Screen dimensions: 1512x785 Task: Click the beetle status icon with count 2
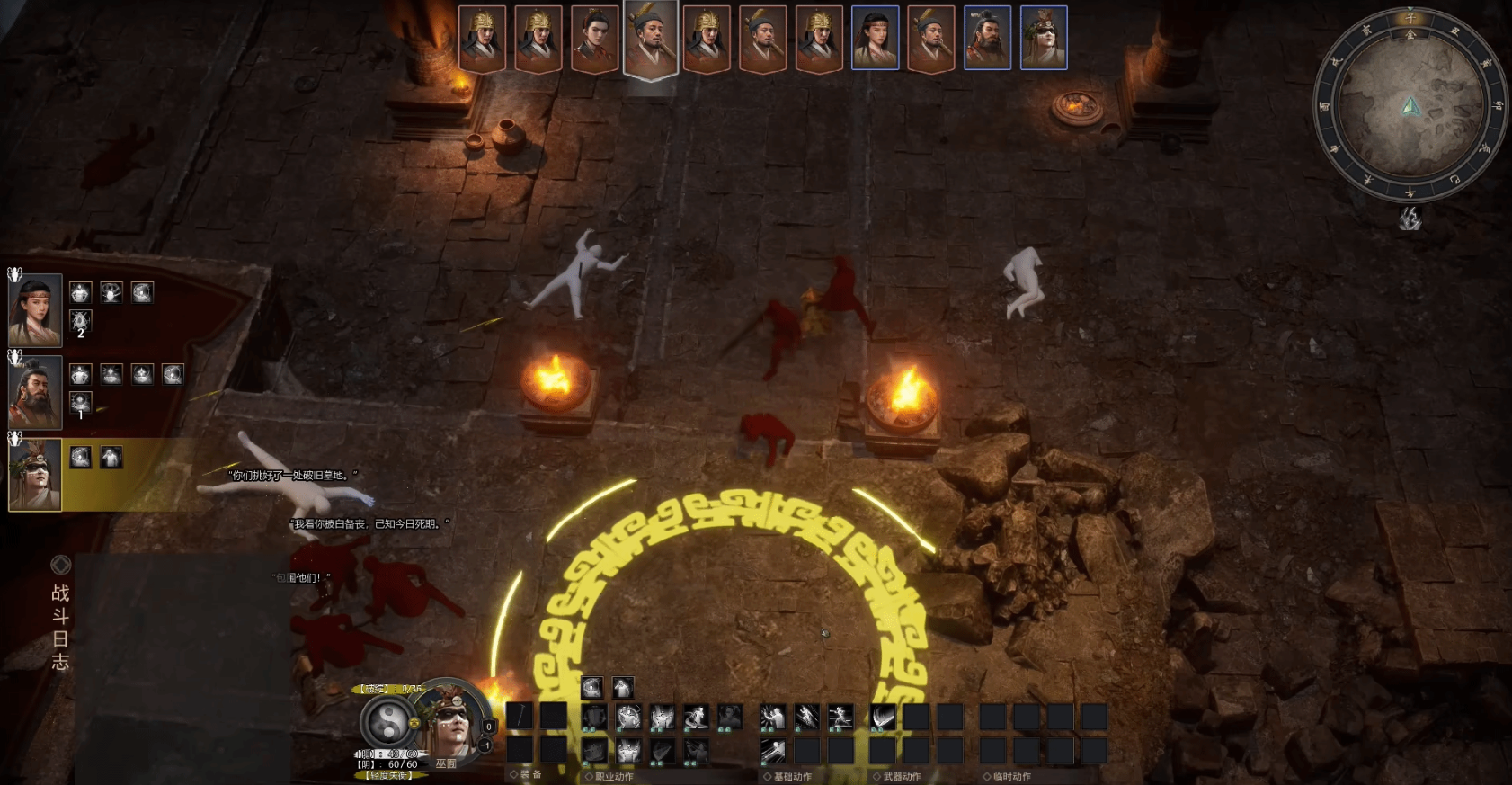(x=80, y=322)
